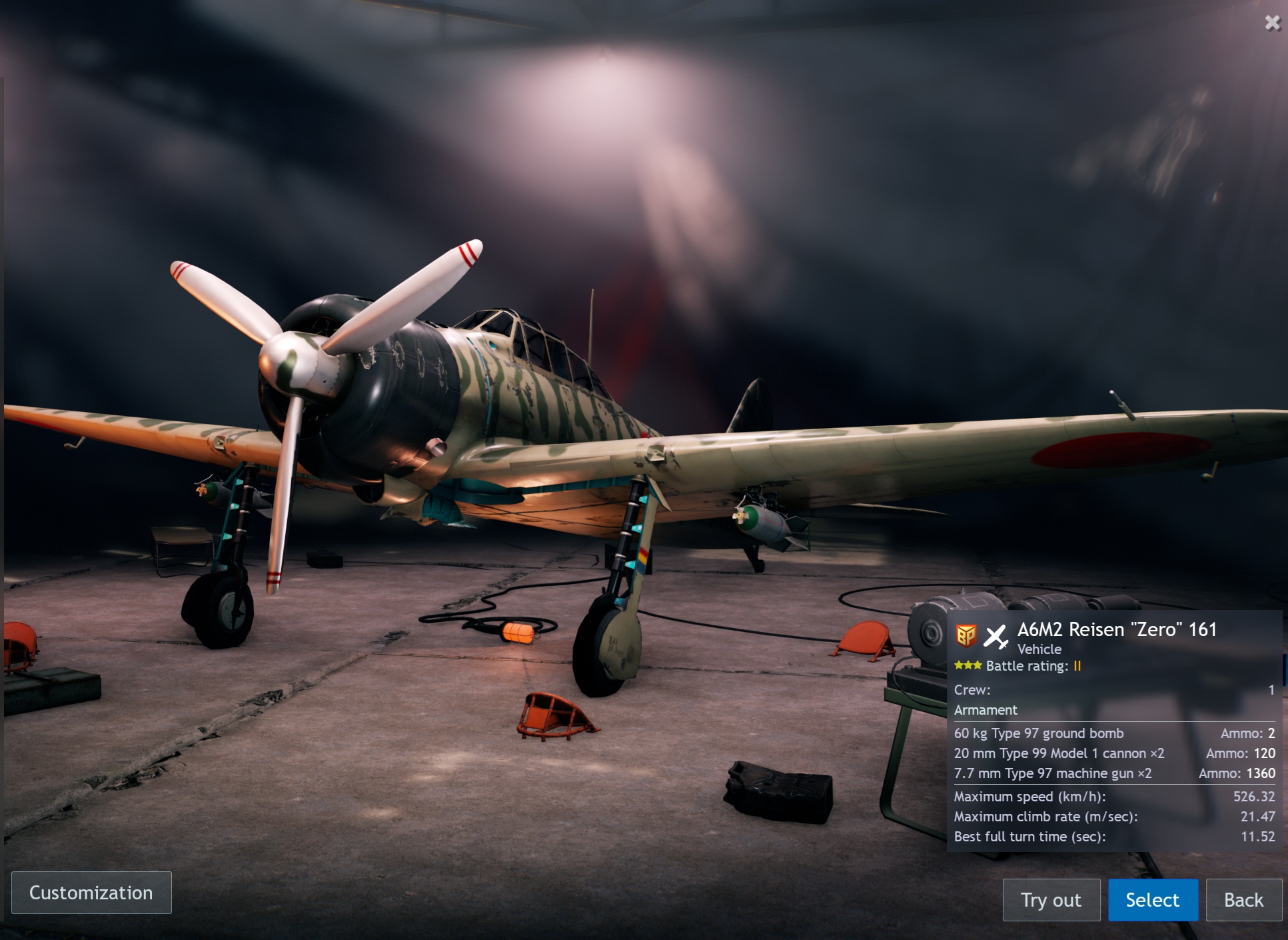1288x940 pixels.
Task: Open the Customization menu
Action: pyautogui.click(x=91, y=893)
